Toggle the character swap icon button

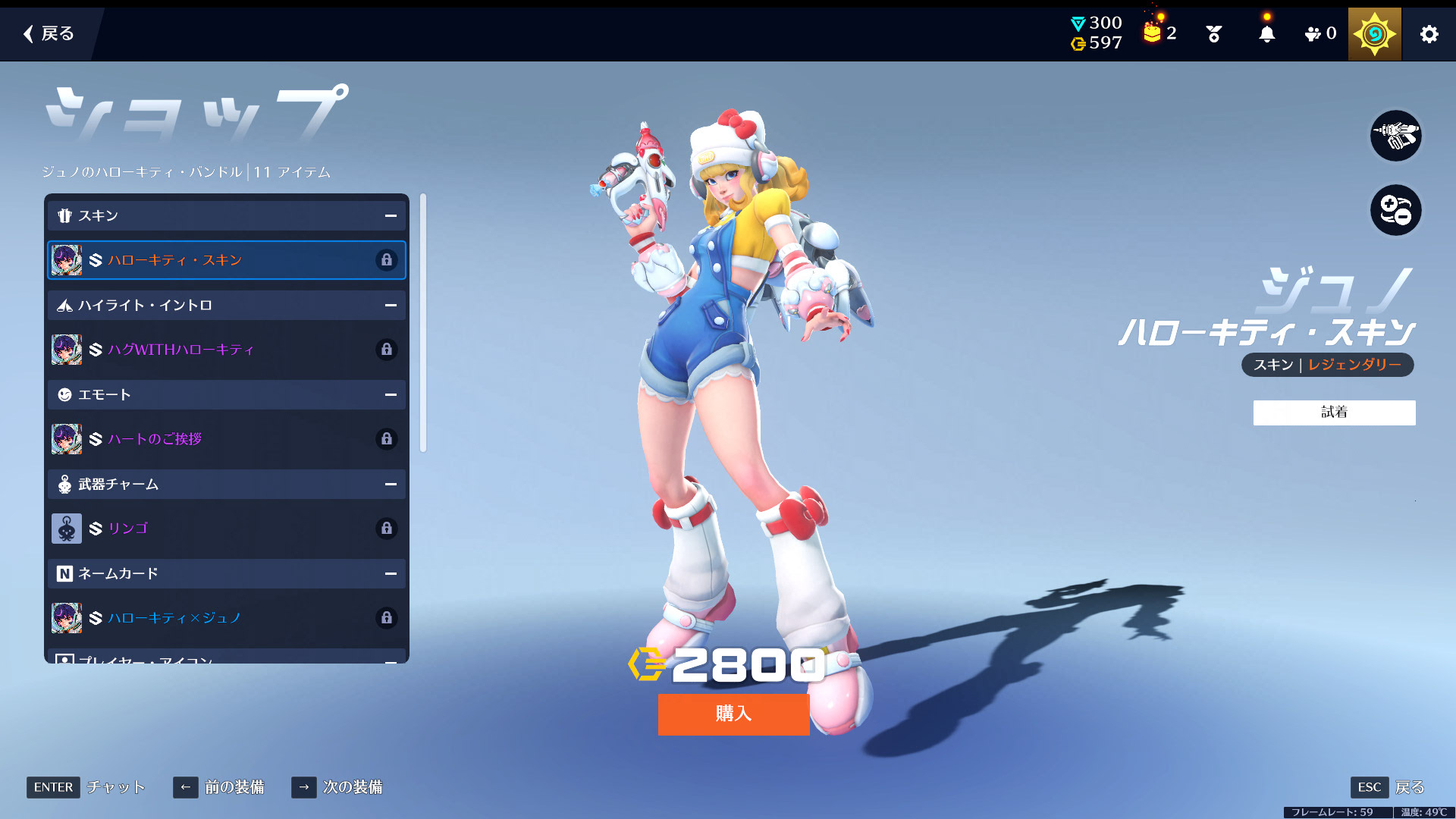click(x=1395, y=210)
